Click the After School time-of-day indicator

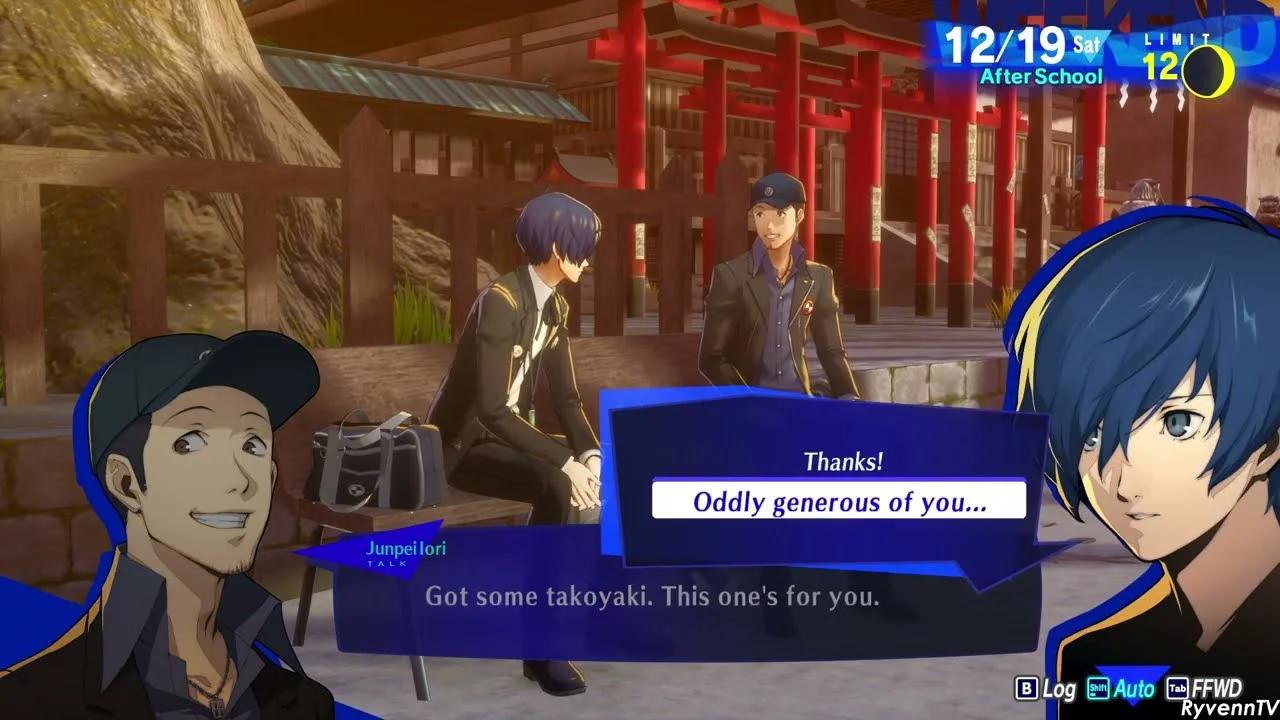[1042, 74]
